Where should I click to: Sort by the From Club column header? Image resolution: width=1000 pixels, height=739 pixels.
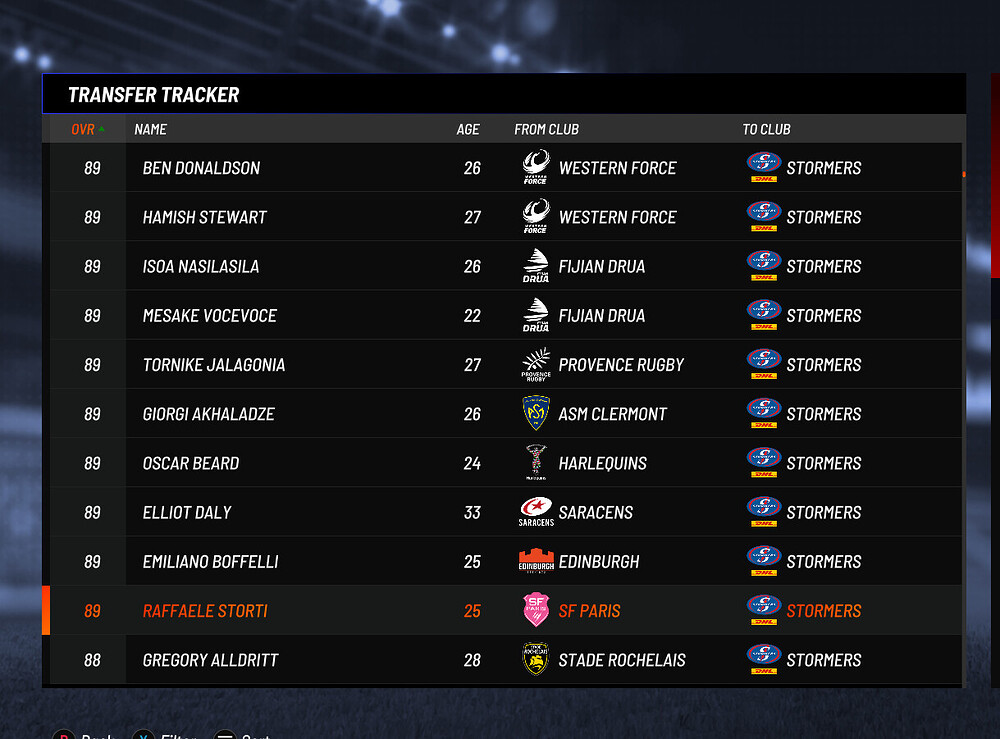pyautogui.click(x=546, y=129)
